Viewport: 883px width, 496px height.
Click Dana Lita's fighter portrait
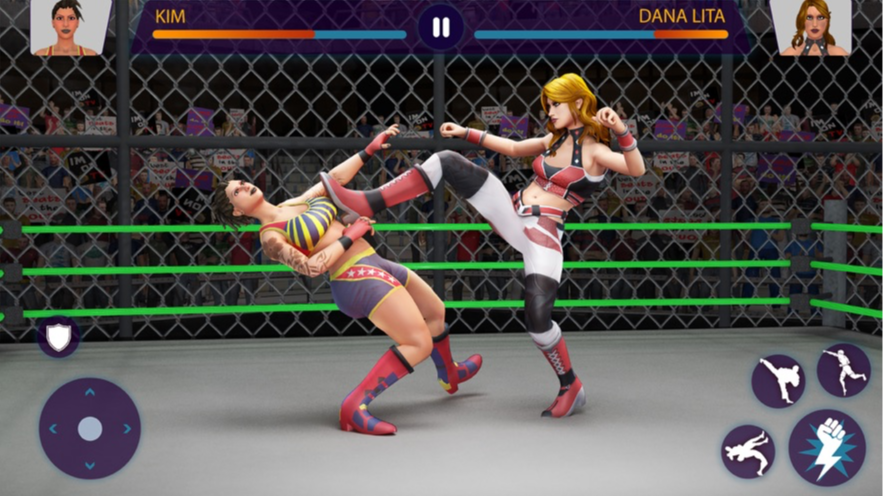click(x=810, y=27)
